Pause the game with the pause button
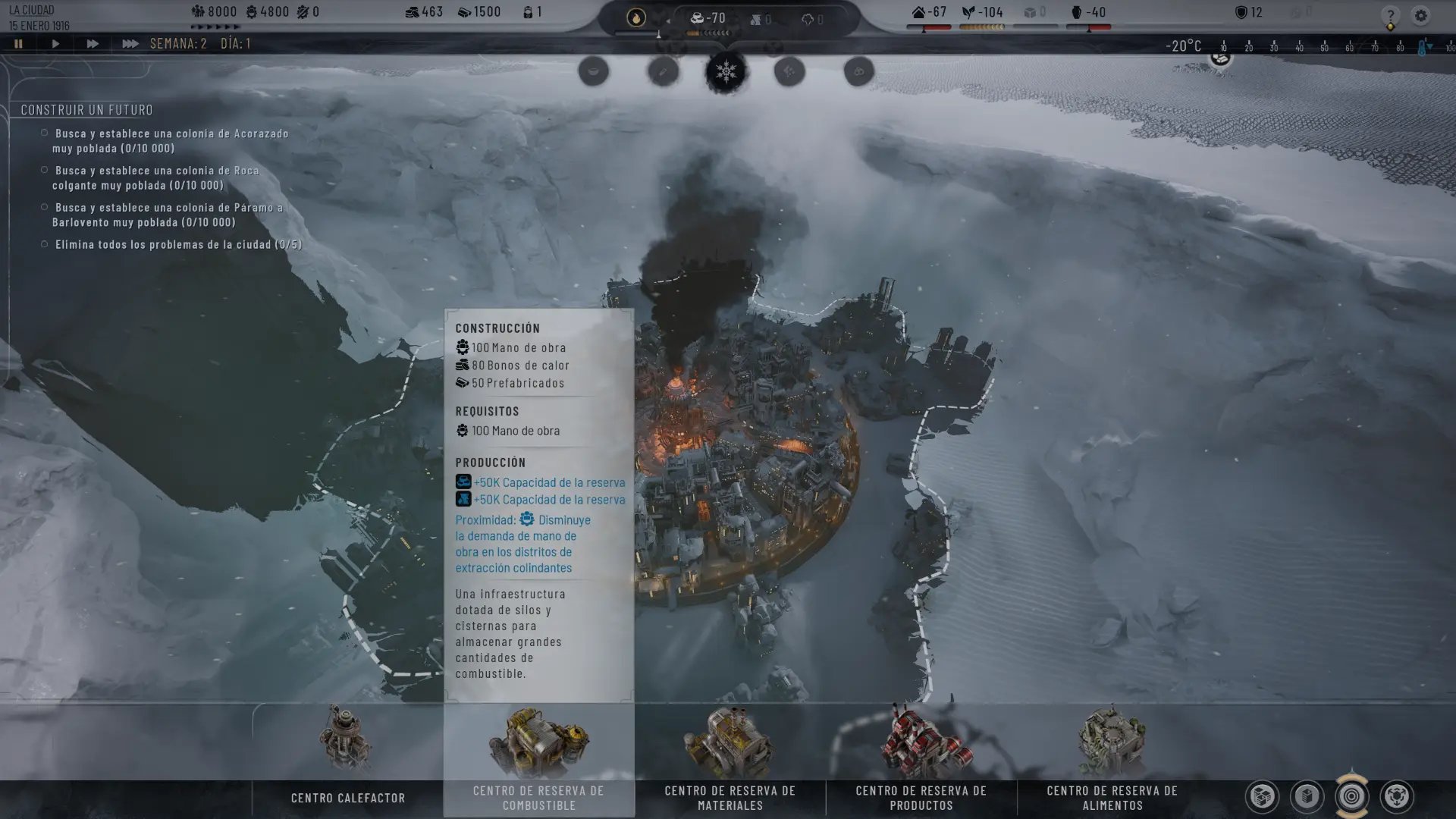Viewport: 1456px width, 819px height. 18,44
